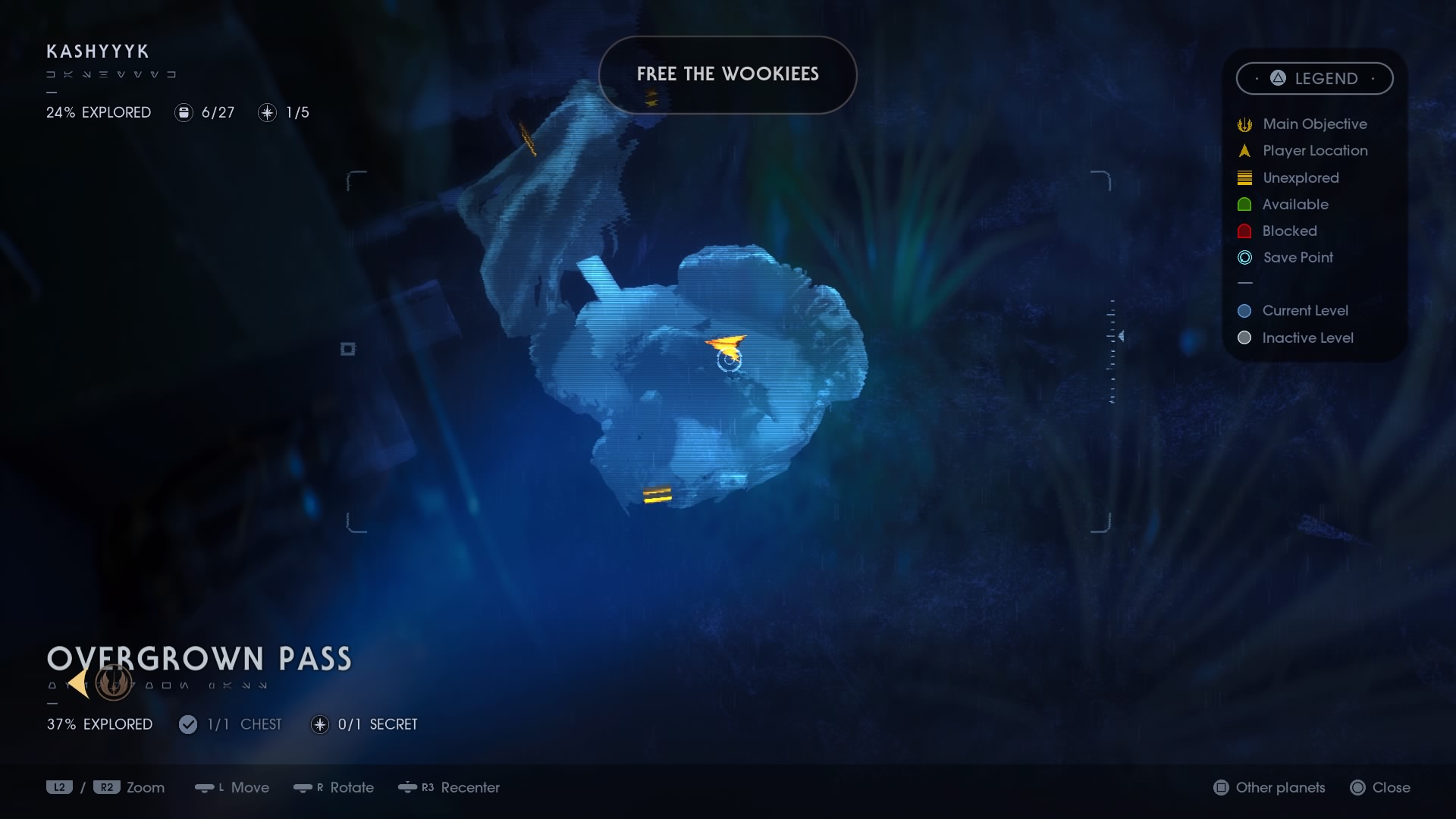Viewport: 1456px width, 819px height.
Task: Open Other Planets view
Action: [x=1268, y=788]
